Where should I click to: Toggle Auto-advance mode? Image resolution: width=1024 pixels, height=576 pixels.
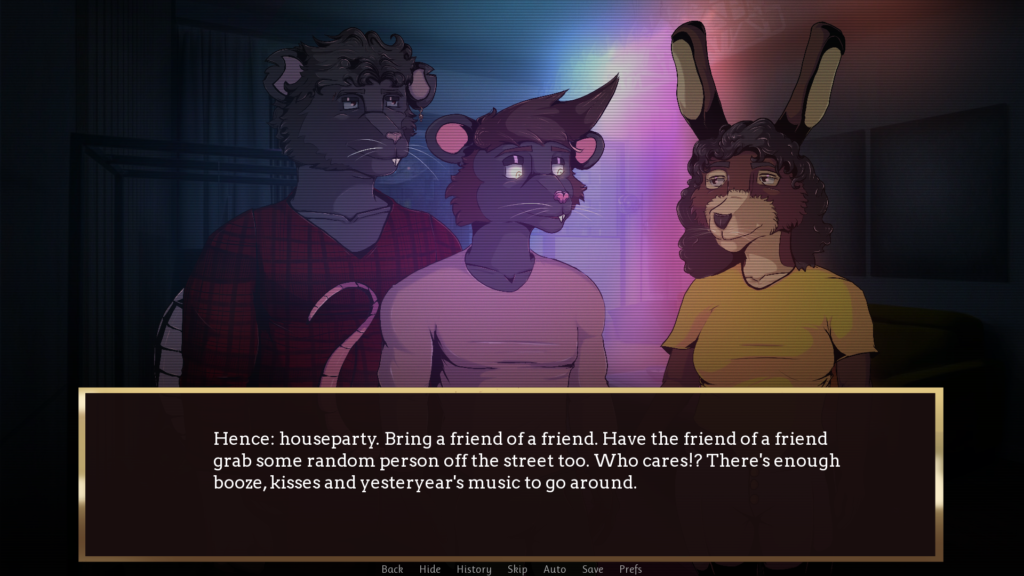[555, 569]
